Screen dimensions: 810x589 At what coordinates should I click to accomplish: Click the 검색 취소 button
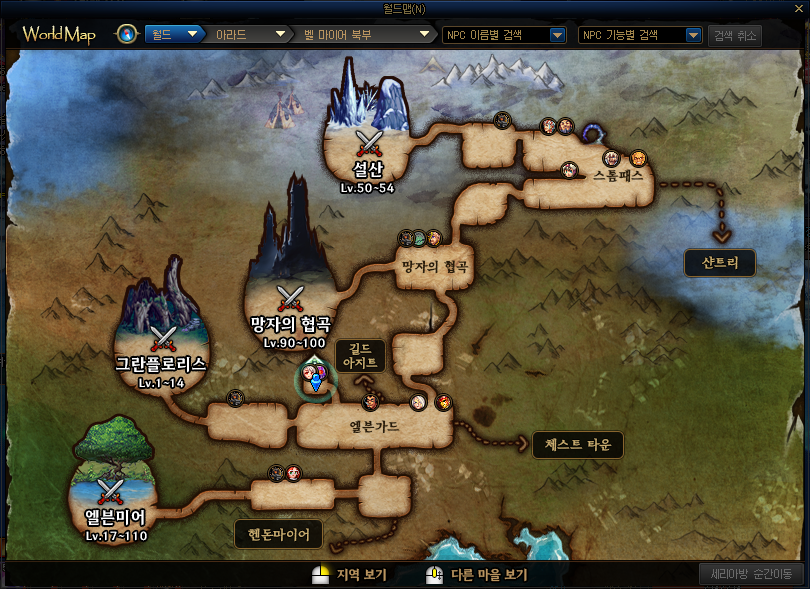(735, 35)
